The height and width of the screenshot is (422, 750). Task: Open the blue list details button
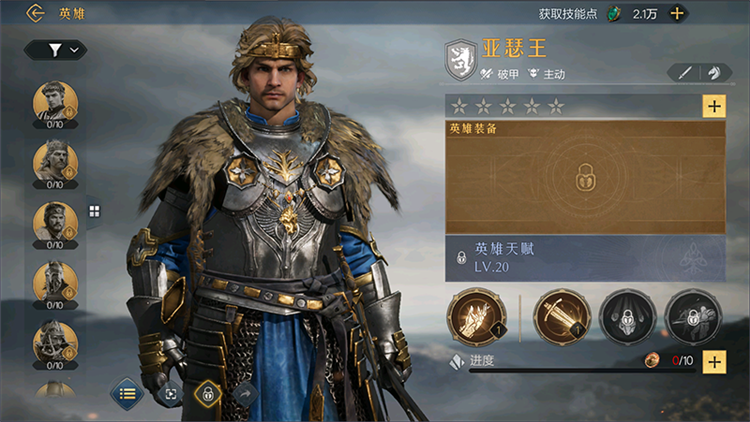[127, 393]
